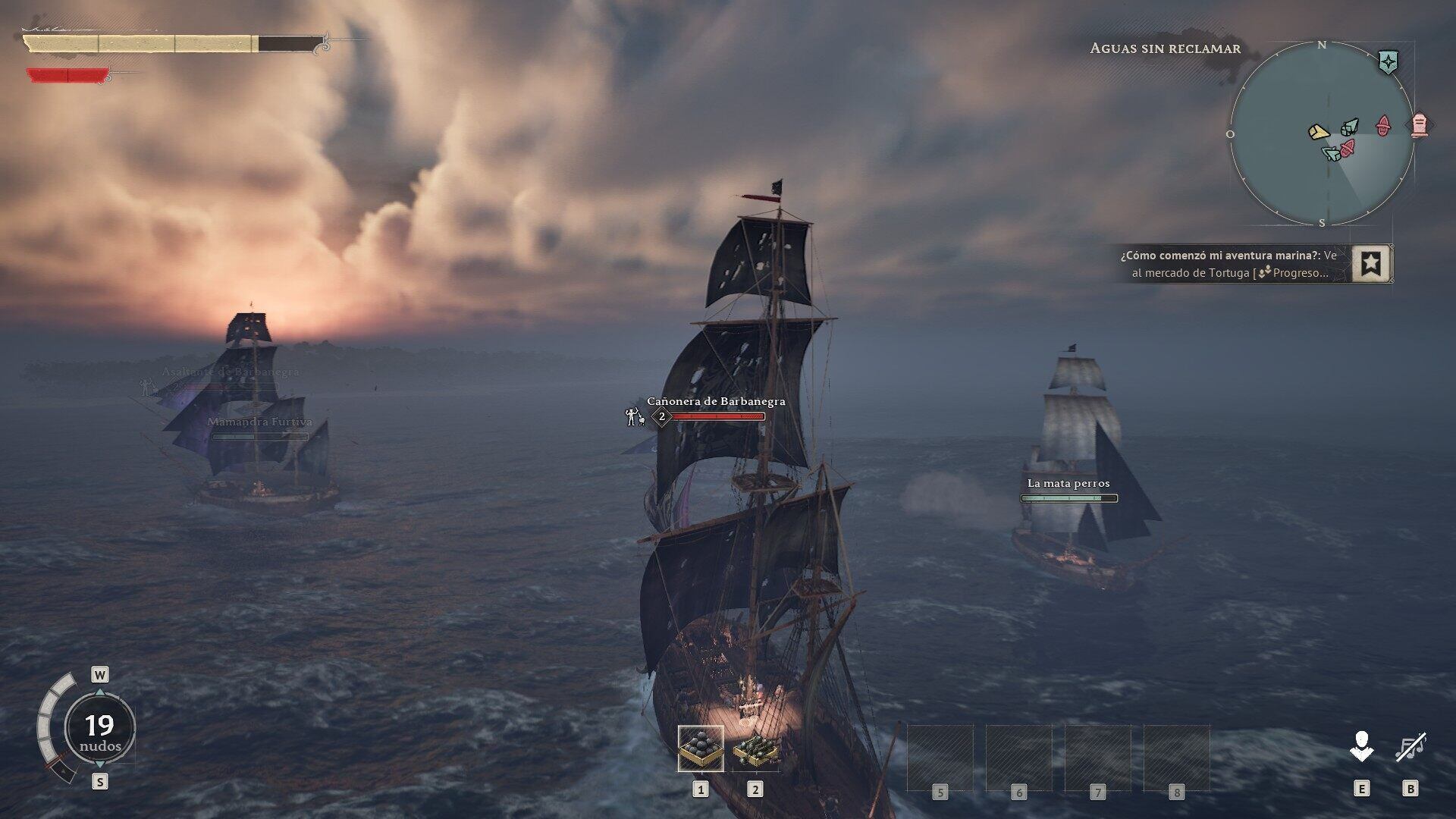Open the circular compass minimap
Screen dimensions: 1456x819
[1321, 134]
